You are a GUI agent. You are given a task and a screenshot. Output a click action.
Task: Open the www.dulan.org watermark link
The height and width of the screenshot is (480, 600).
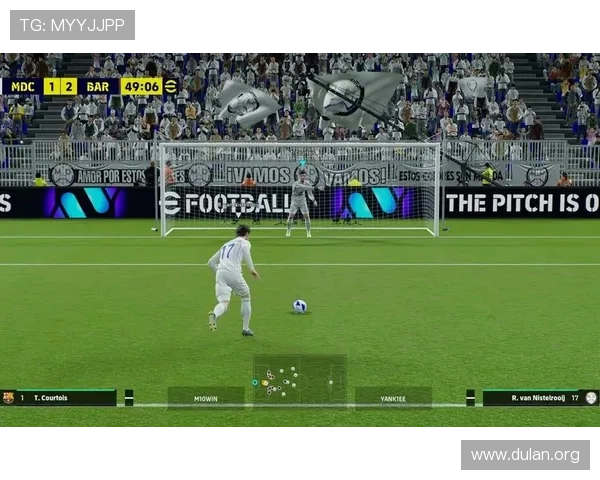[x=524, y=455]
